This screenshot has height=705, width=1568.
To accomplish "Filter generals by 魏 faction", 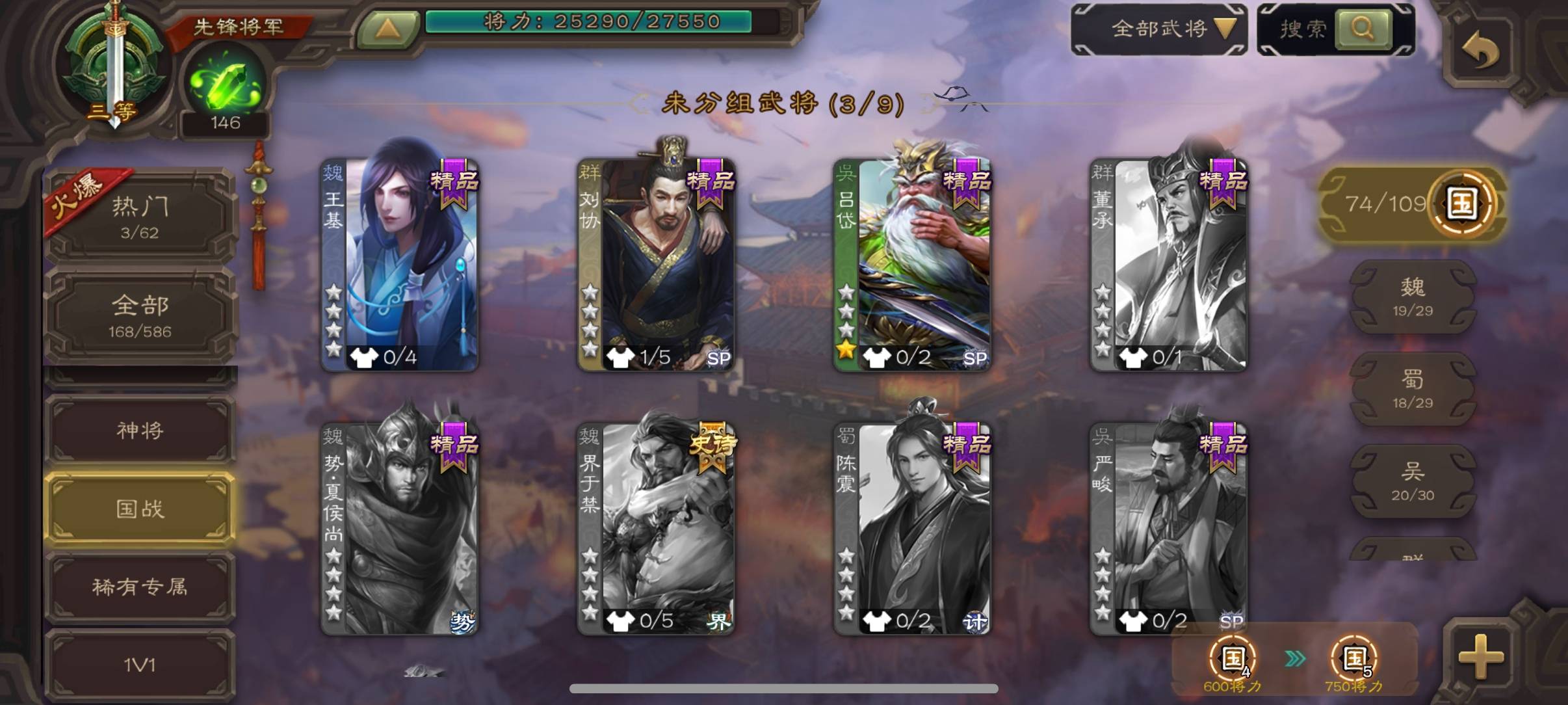I will (x=1412, y=297).
